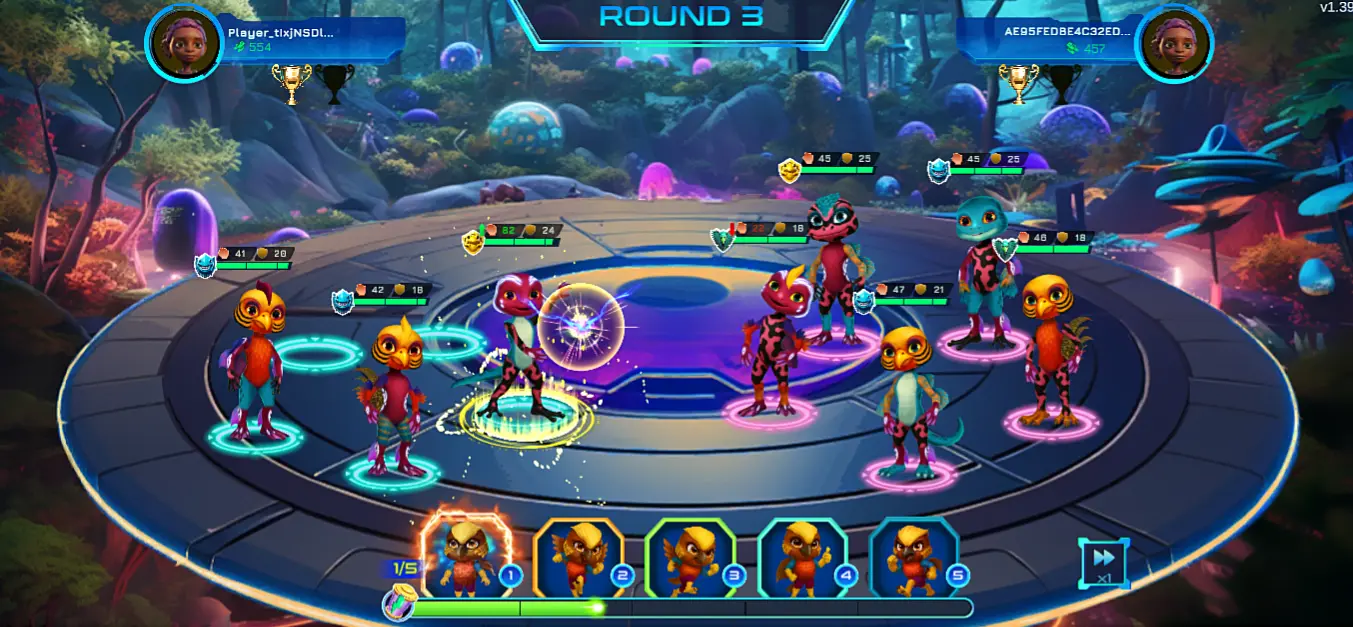Image resolution: width=1353 pixels, height=627 pixels.
Task: Select ability card number 1 with flaming border
Action: click(466, 555)
